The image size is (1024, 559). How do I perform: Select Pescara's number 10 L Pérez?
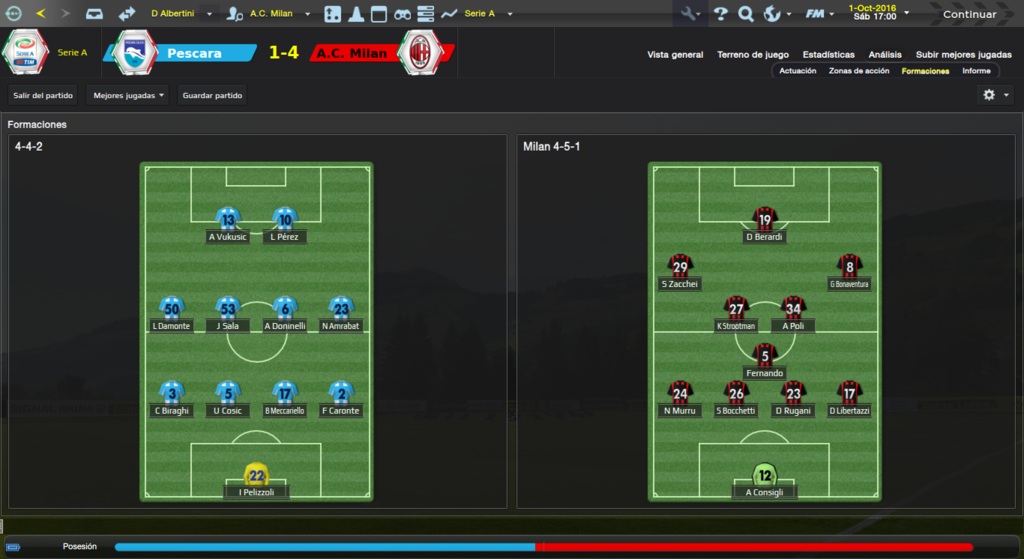click(285, 220)
